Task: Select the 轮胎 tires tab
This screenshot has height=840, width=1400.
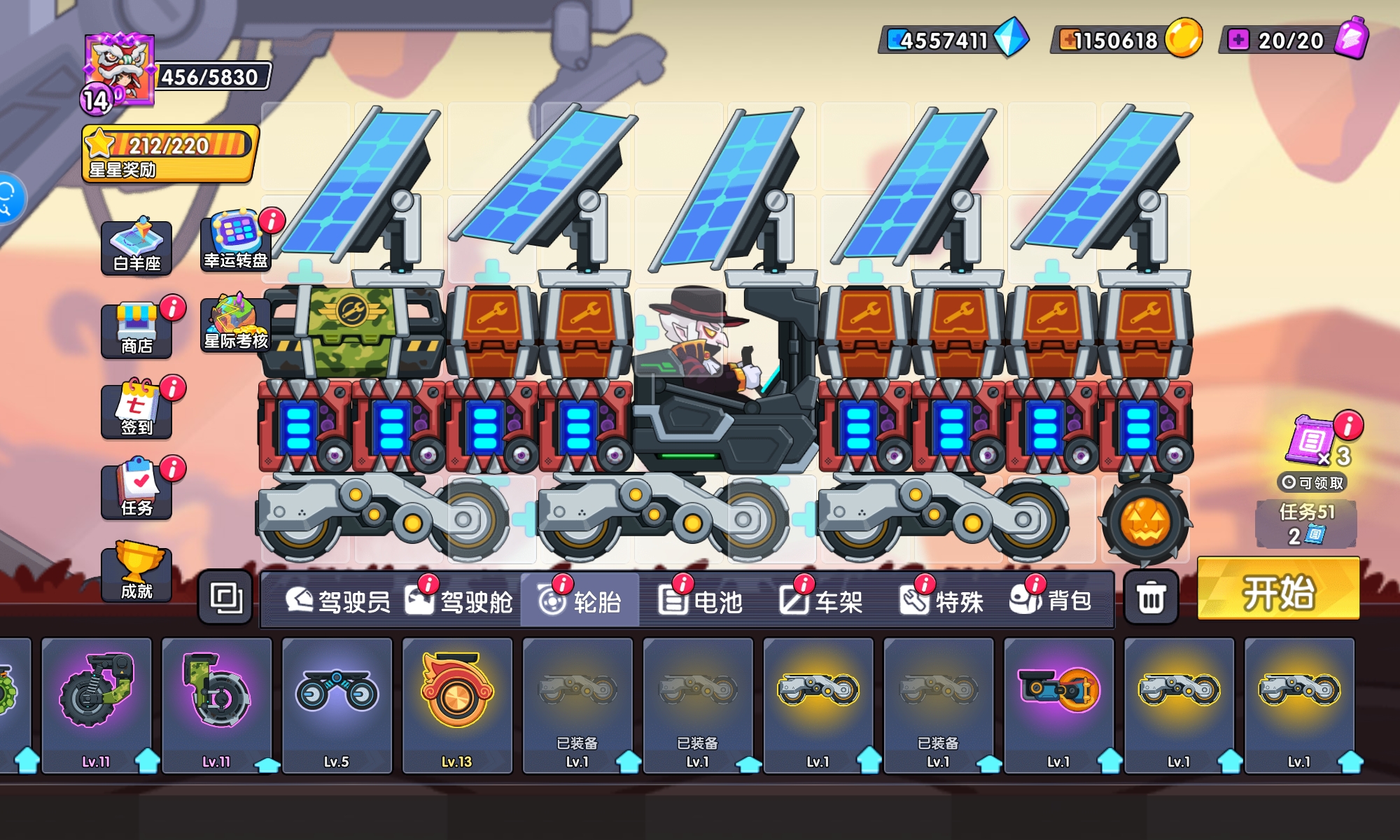Action: [x=580, y=601]
